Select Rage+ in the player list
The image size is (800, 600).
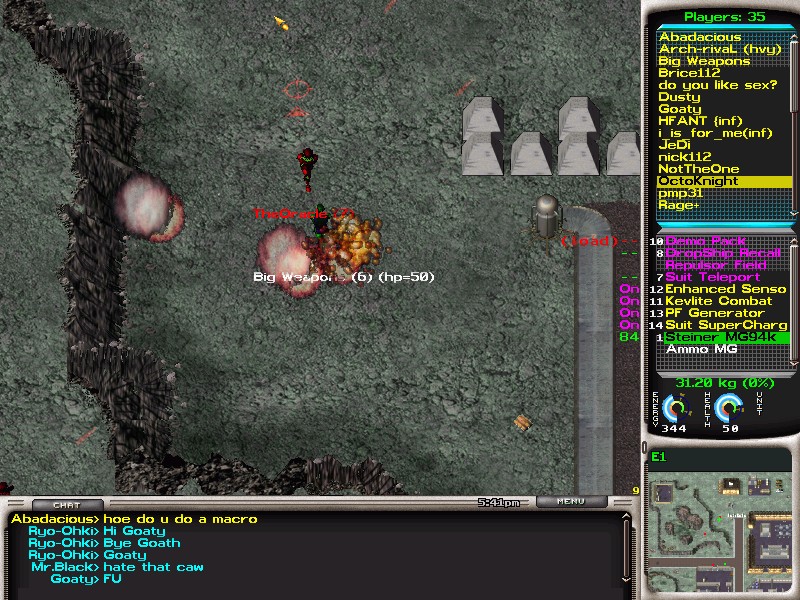pos(679,205)
